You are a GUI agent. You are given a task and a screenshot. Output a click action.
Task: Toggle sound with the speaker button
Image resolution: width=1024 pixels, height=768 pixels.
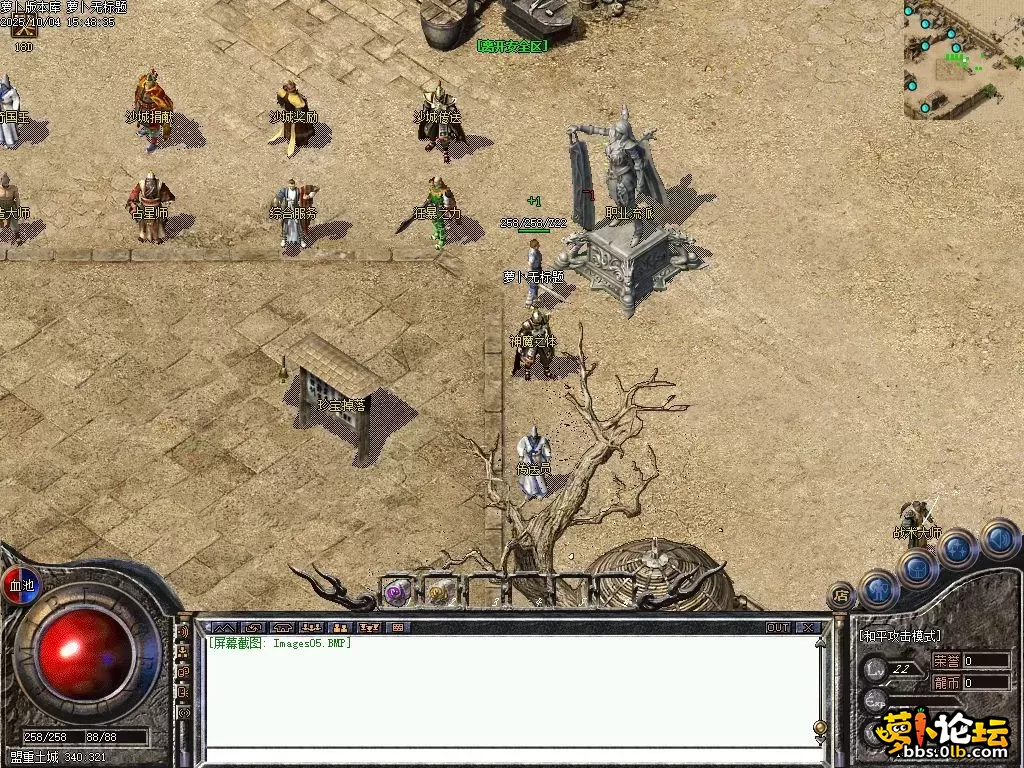(999, 538)
